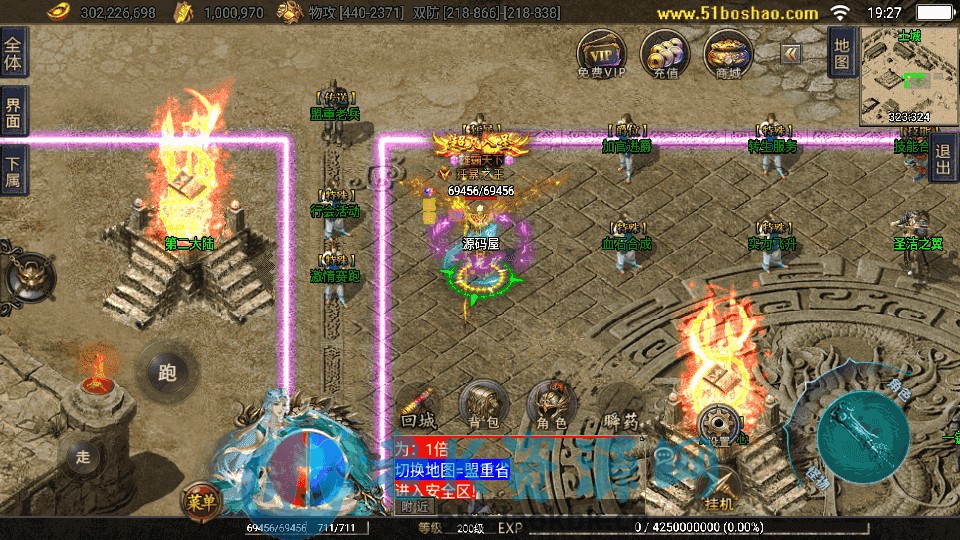
Task: Open the 免费VIP free VIP panel
Action: (x=602, y=53)
